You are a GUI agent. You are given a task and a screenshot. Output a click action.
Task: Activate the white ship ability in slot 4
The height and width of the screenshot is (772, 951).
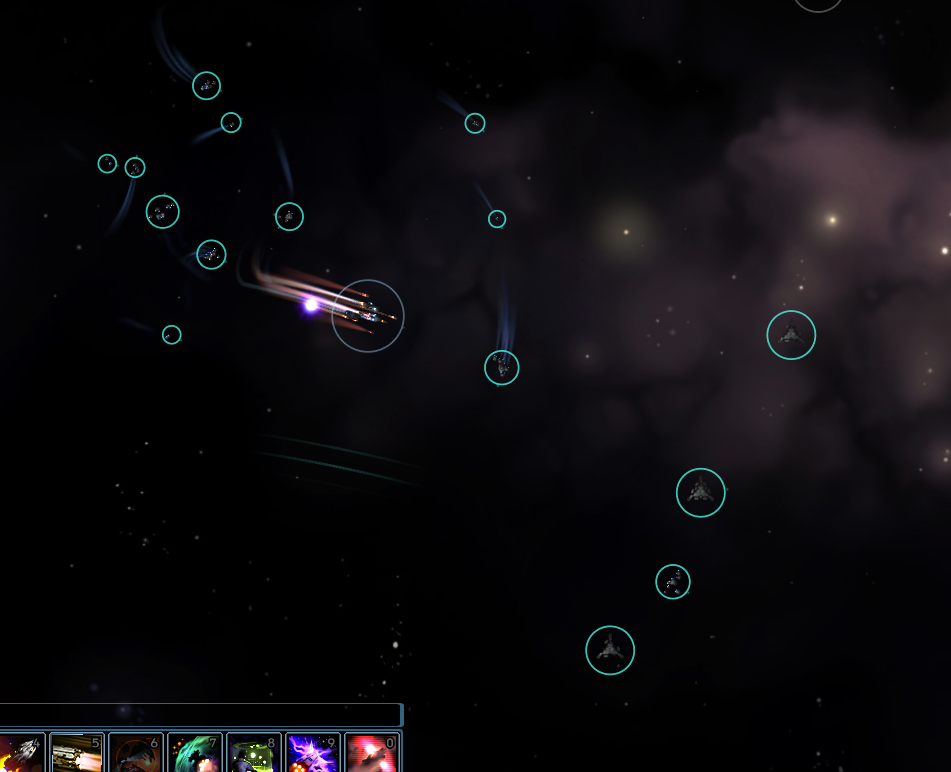[20, 753]
